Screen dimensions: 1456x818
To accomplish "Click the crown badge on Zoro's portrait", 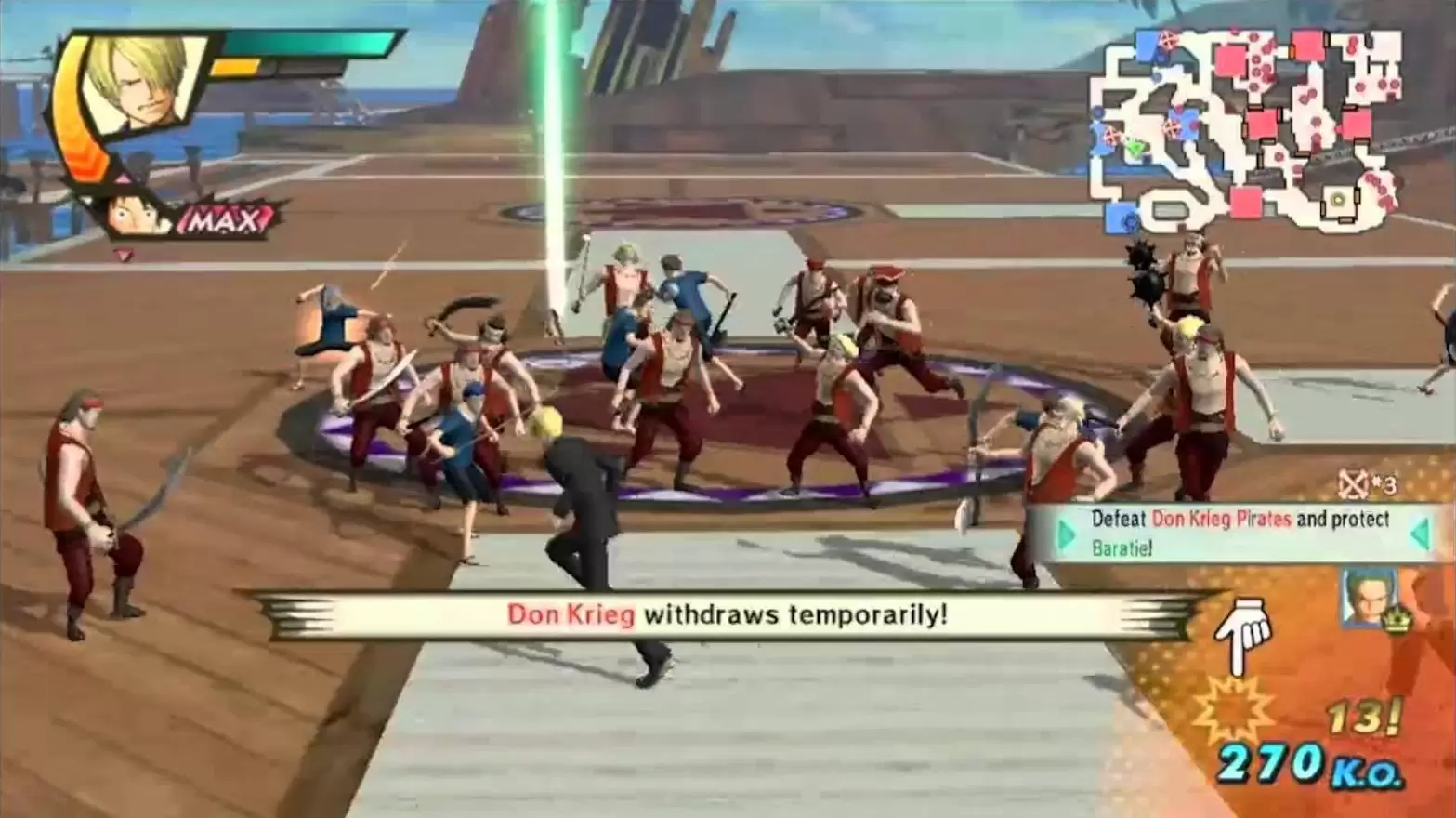I will point(1396,621).
